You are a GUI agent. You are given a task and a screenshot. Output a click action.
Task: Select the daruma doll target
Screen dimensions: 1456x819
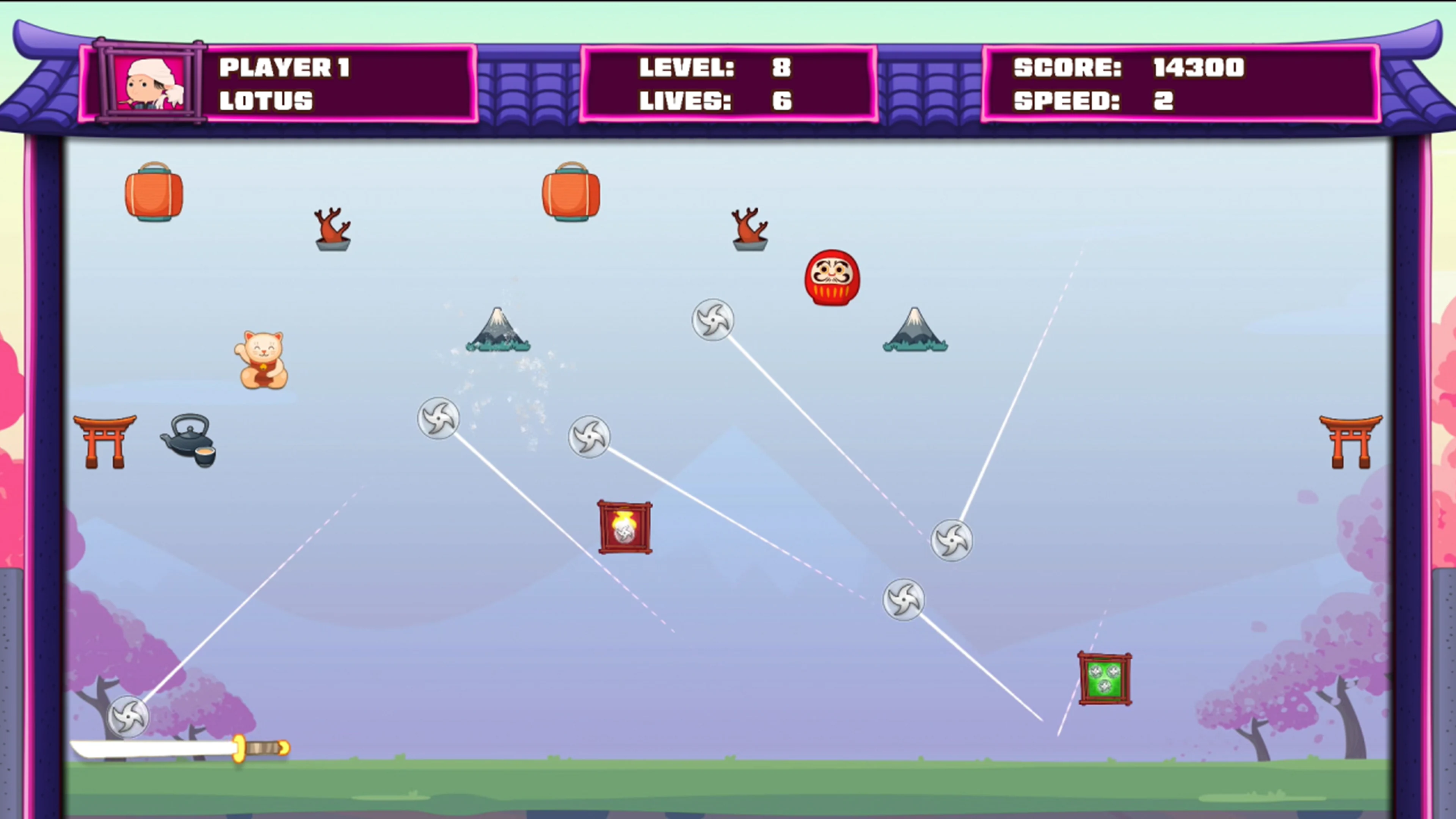[x=832, y=277]
